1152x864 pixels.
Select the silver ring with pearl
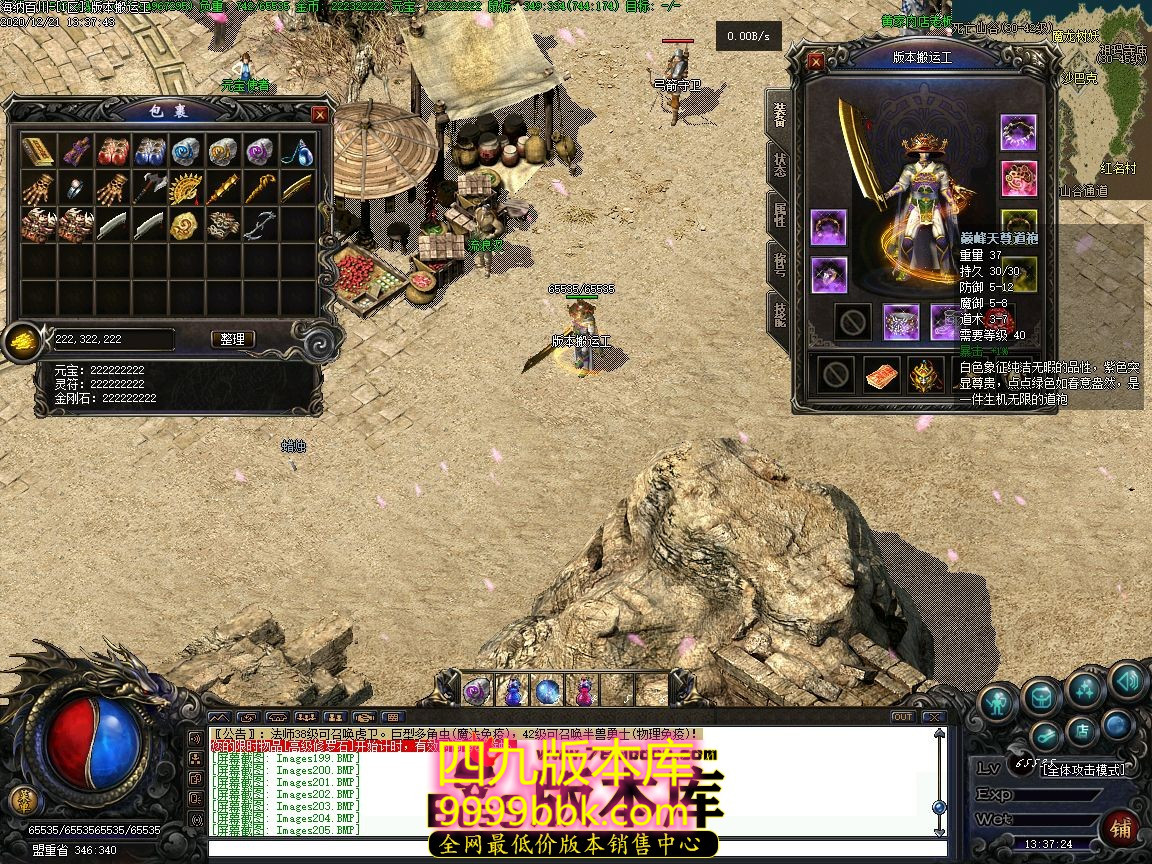coord(75,188)
